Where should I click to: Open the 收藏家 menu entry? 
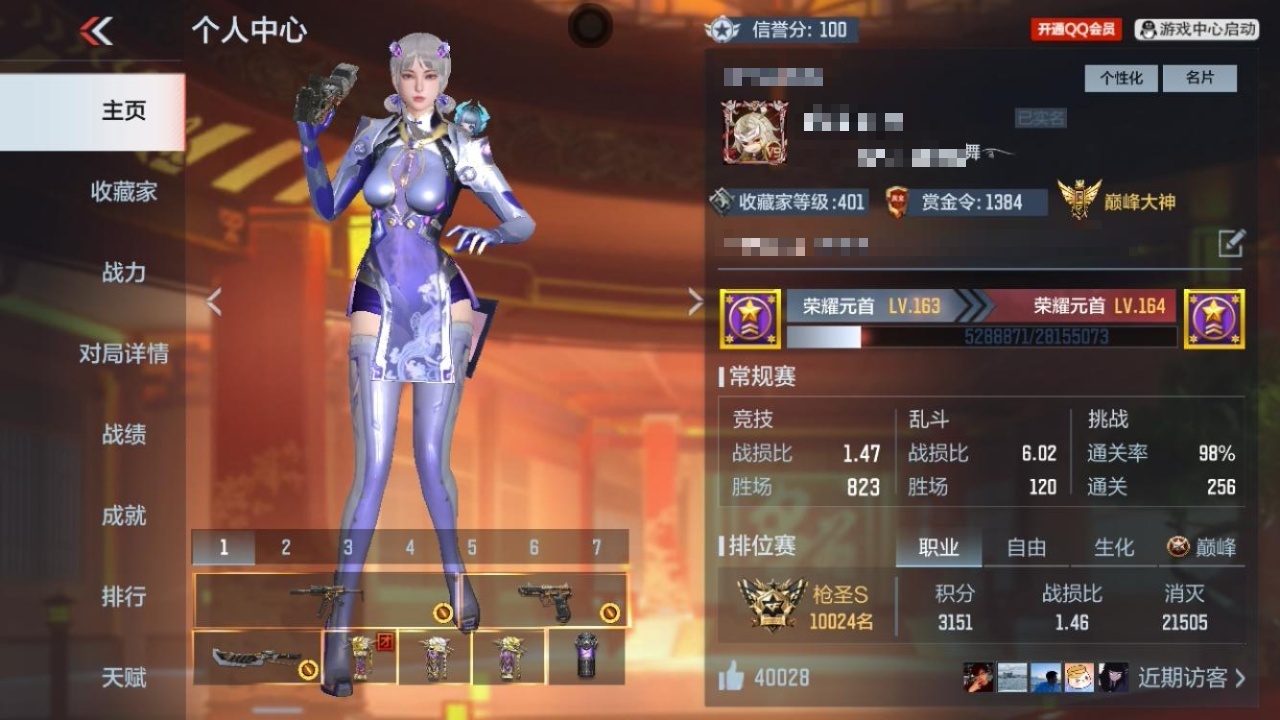tap(123, 191)
